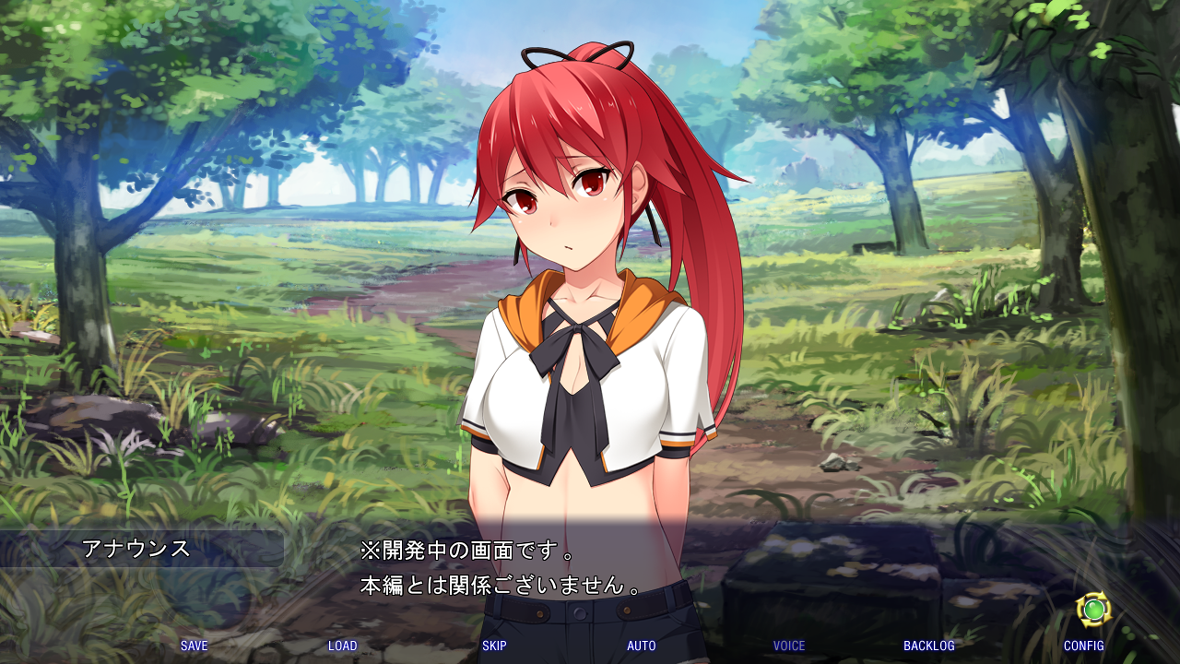Screen dimensions: 1180x664
Task: Open the LOAD menu
Action: (x=342, y=646)
